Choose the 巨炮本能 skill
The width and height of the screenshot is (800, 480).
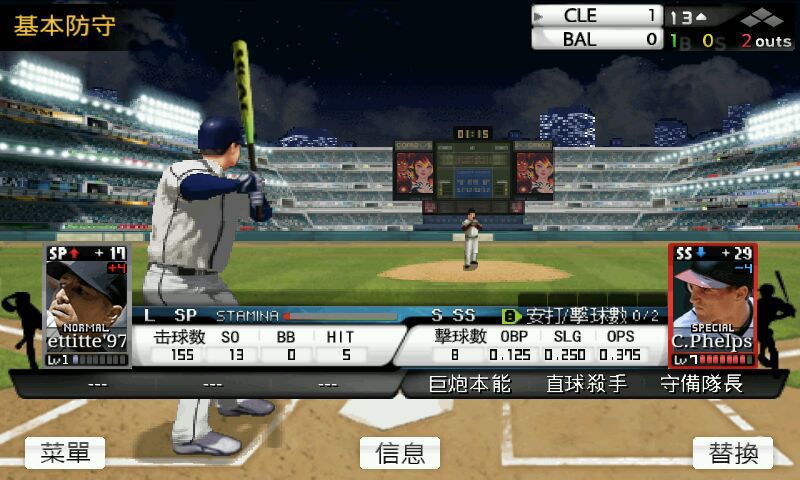click(x=470, y=384)
